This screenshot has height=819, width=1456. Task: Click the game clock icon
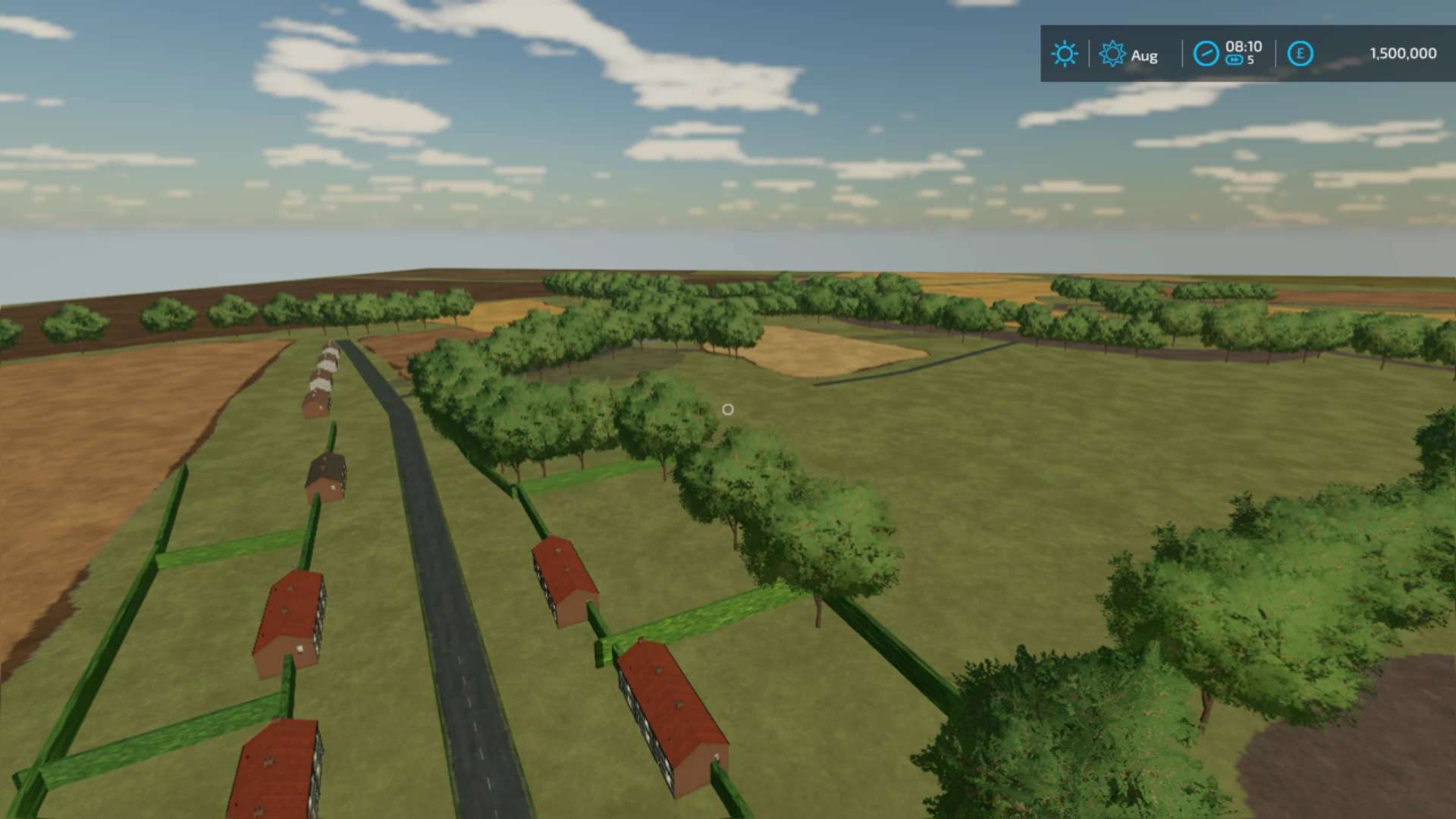1206,54
